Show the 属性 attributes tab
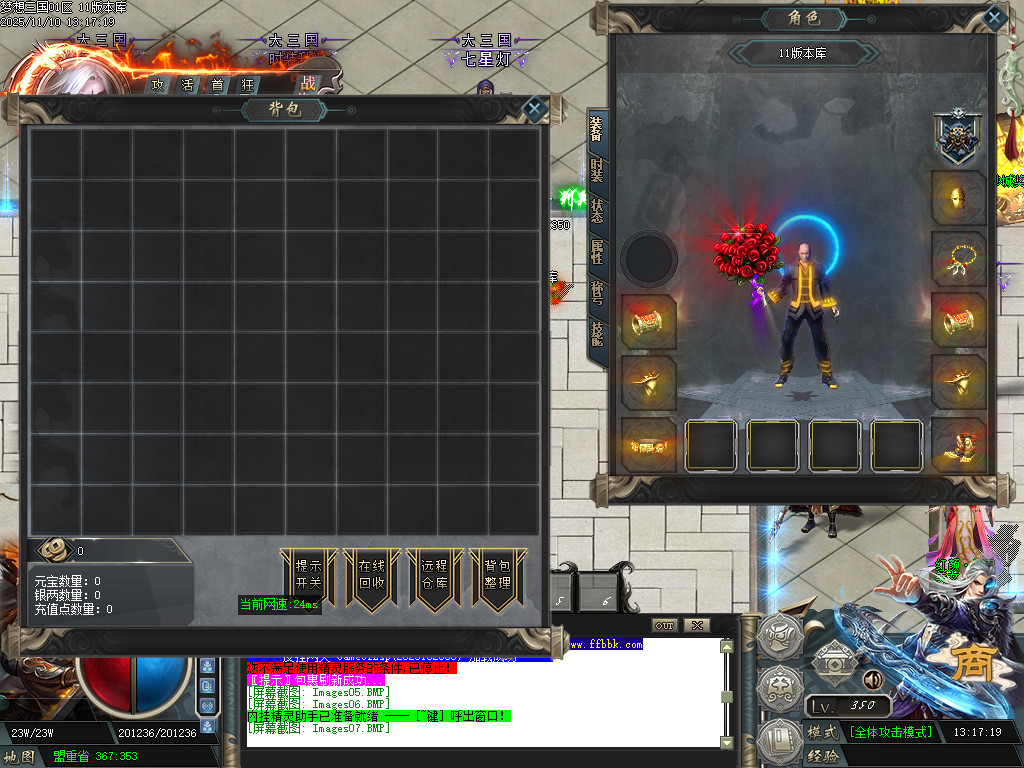Screen dimensions: 1024x768 tap(597, 252)
